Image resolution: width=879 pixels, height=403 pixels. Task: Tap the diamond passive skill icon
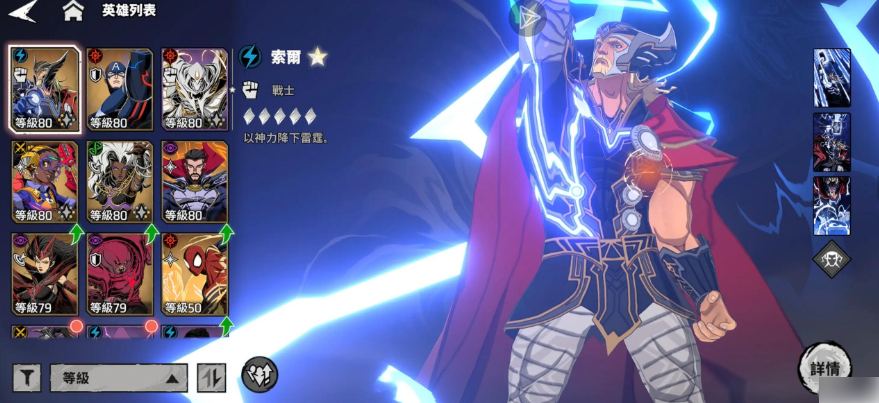(x=832, y=259)
